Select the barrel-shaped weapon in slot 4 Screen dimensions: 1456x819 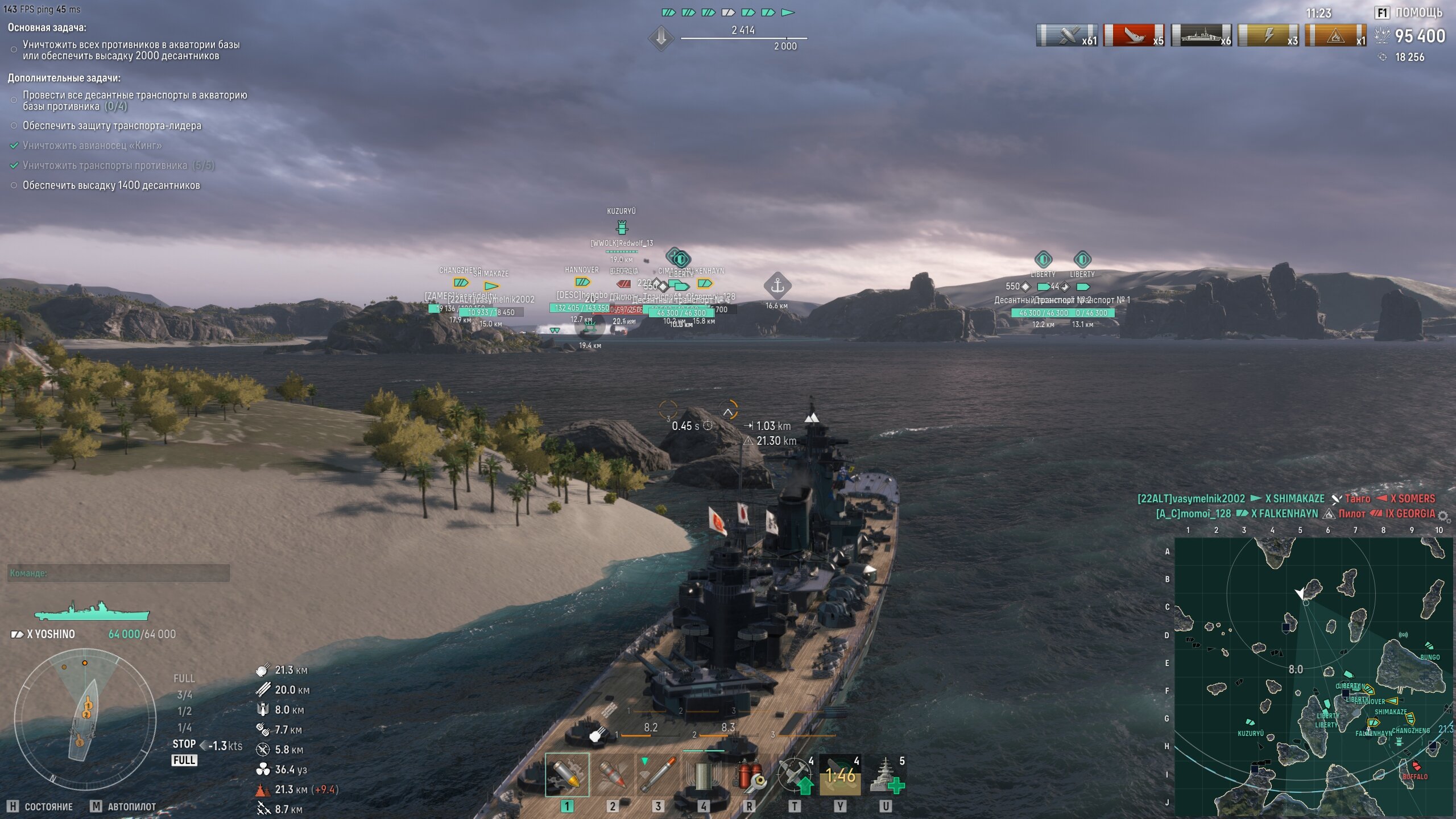click(703, 775)
